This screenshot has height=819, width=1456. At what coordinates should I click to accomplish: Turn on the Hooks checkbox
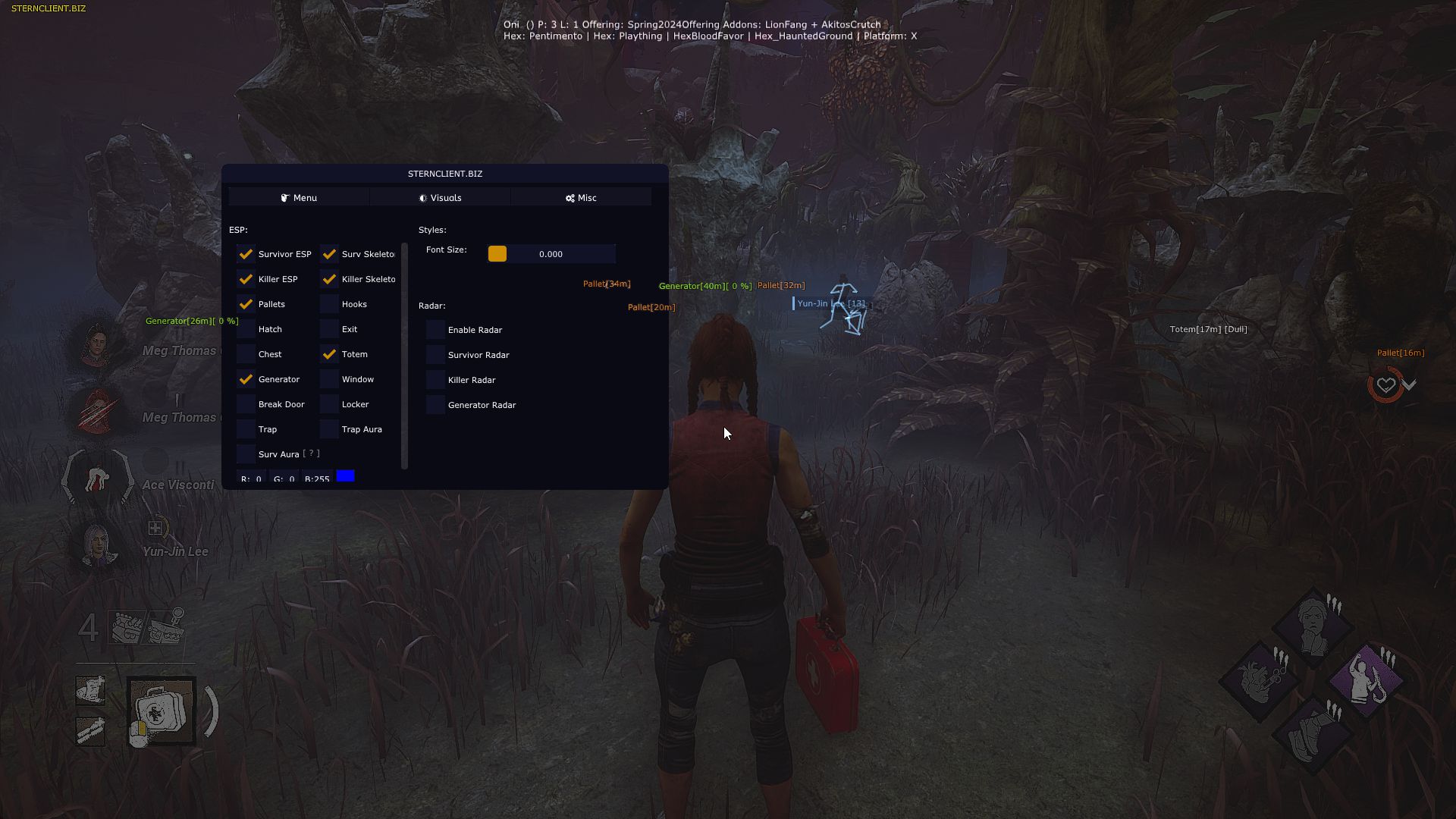tap(329, 304)
